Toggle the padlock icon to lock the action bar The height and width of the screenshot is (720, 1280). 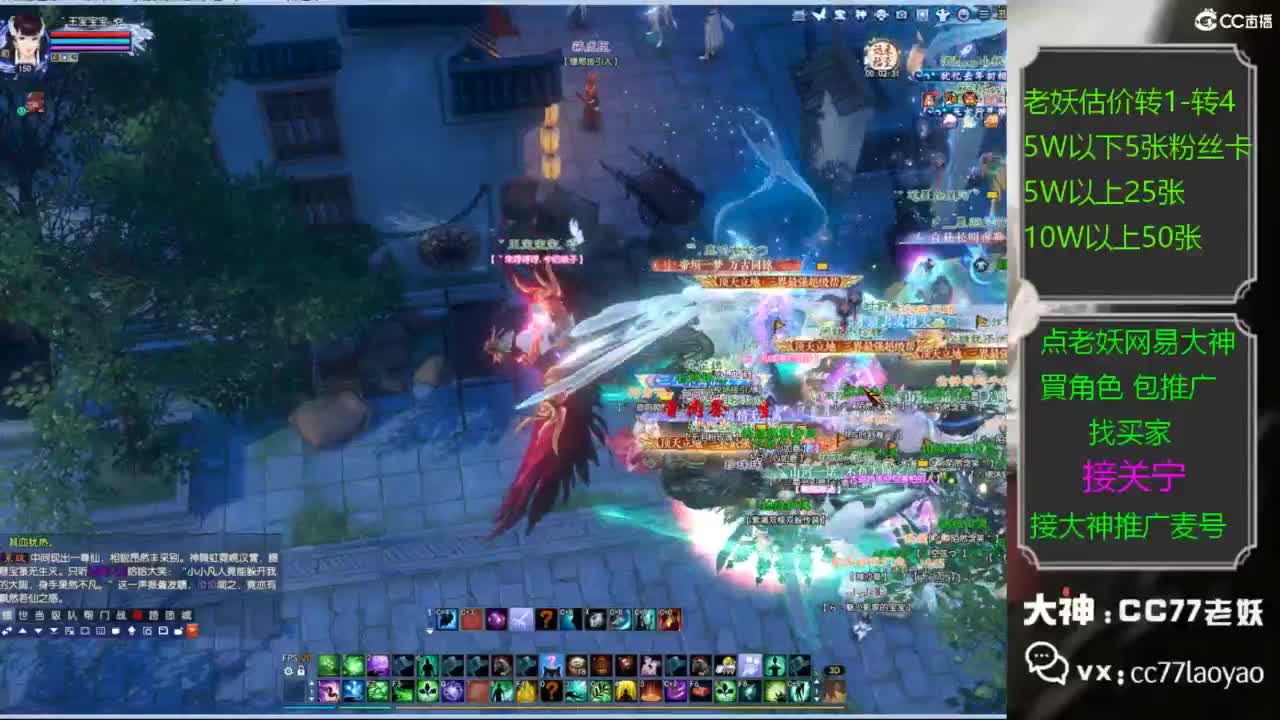pyautogui.click(x=301, y=672)
